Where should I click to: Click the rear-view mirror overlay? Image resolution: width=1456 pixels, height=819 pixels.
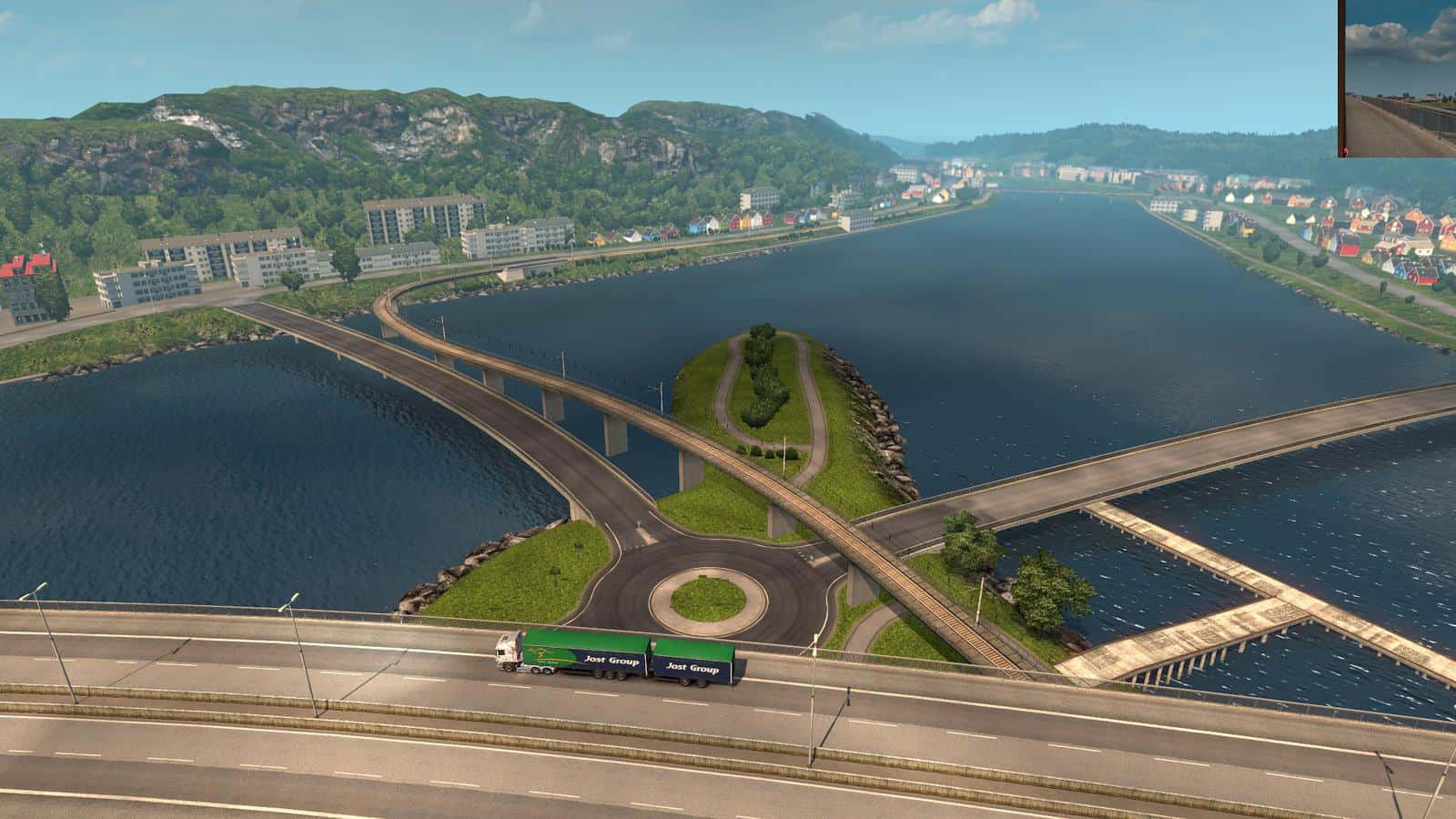[x=1398, y=78]
